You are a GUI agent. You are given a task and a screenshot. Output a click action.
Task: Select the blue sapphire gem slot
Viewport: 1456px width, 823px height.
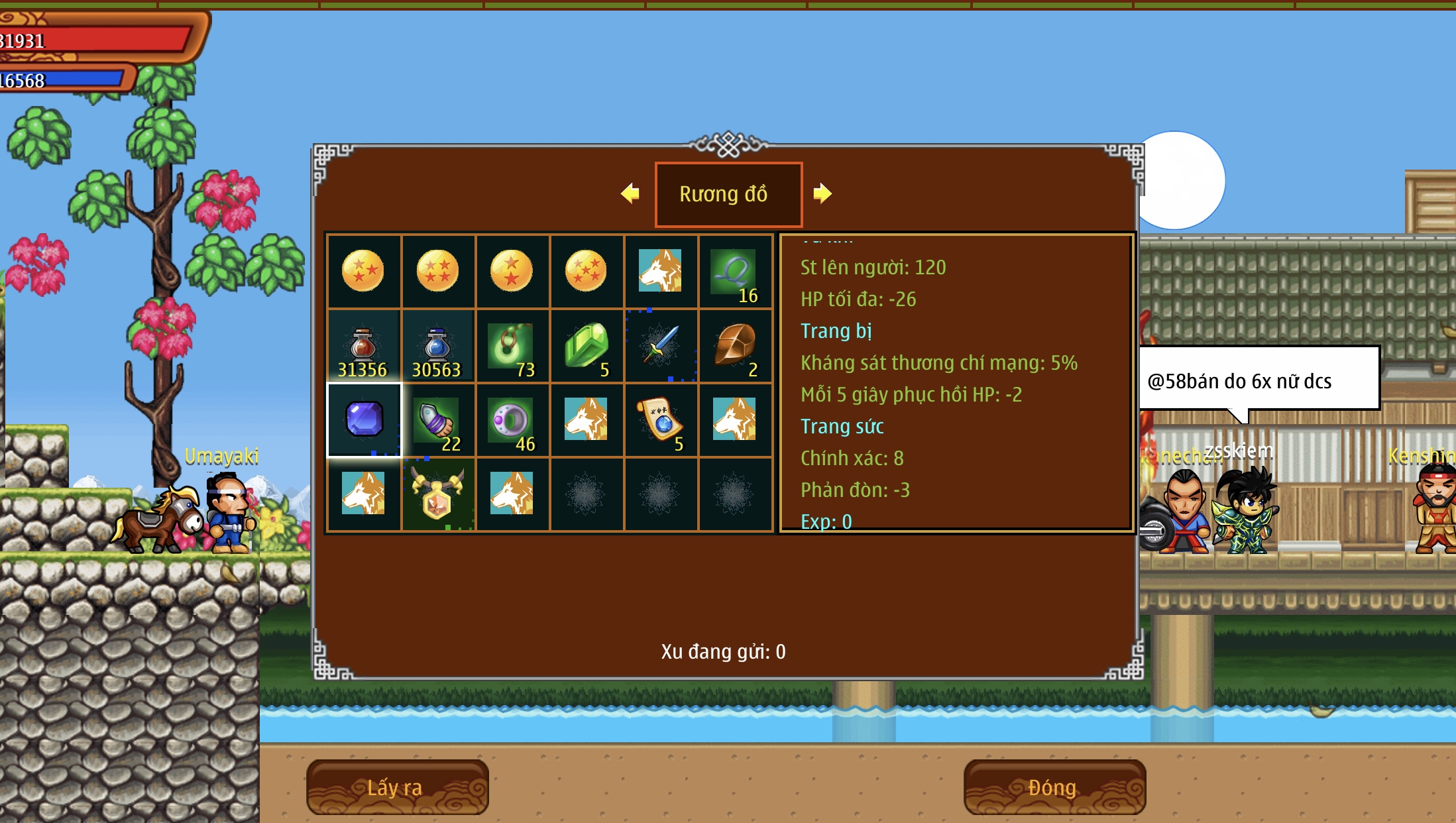[364, 419]
